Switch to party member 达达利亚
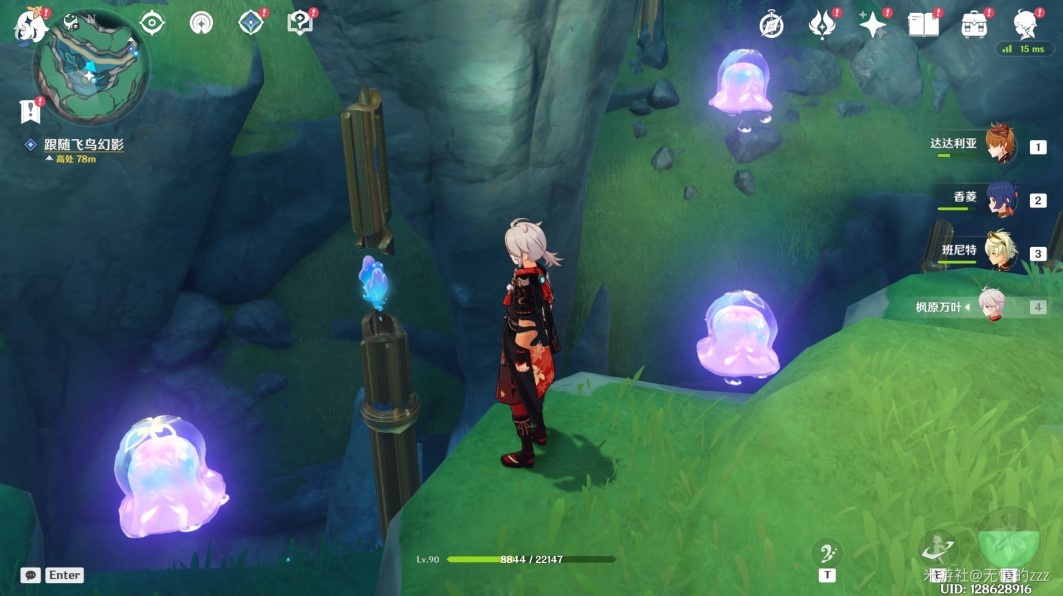This screenshot has width=1063, height=596. point(1000,145)
